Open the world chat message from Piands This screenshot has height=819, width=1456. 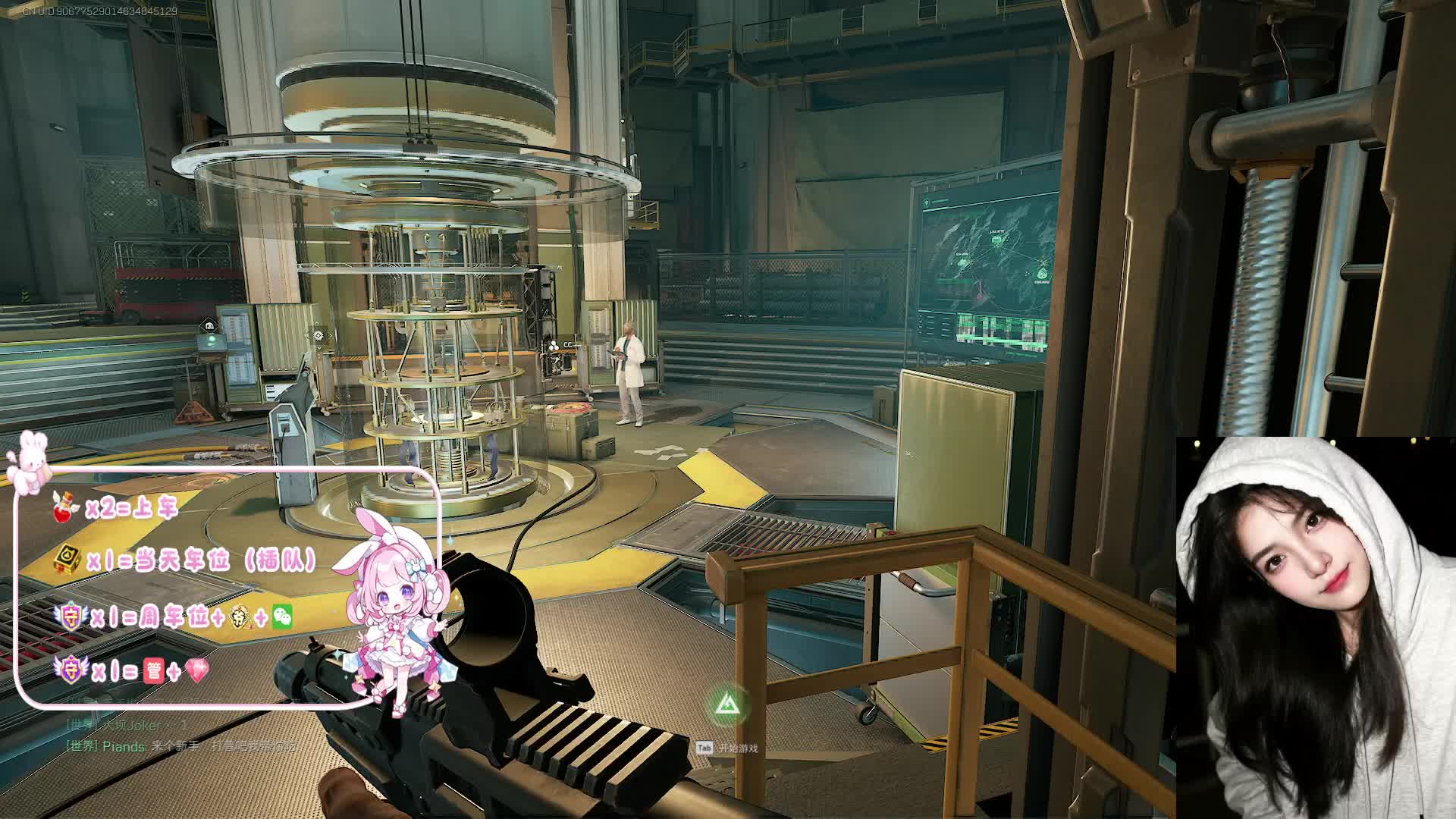coord(182,746)
